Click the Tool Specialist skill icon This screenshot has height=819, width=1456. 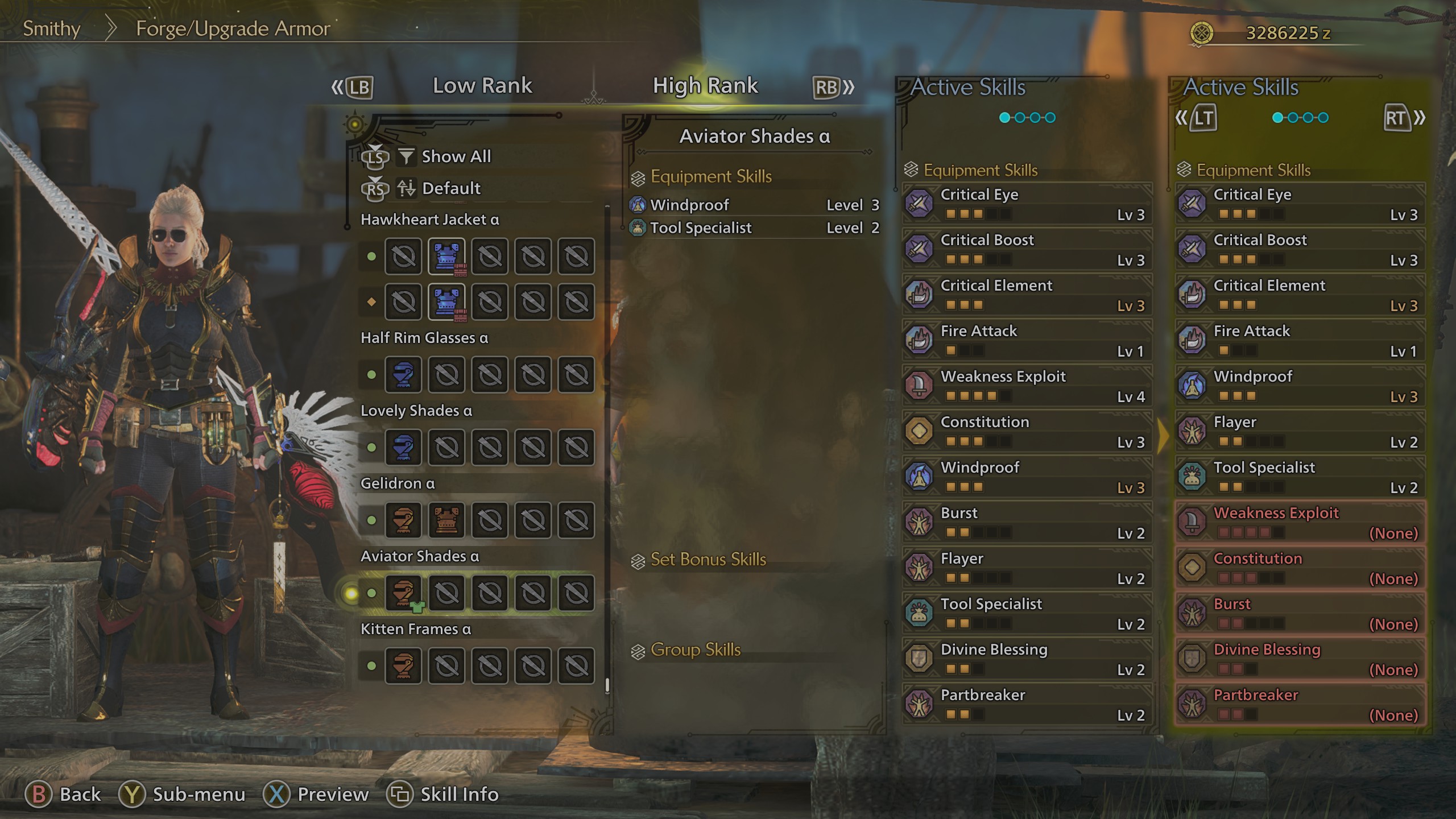coord(919,613)
